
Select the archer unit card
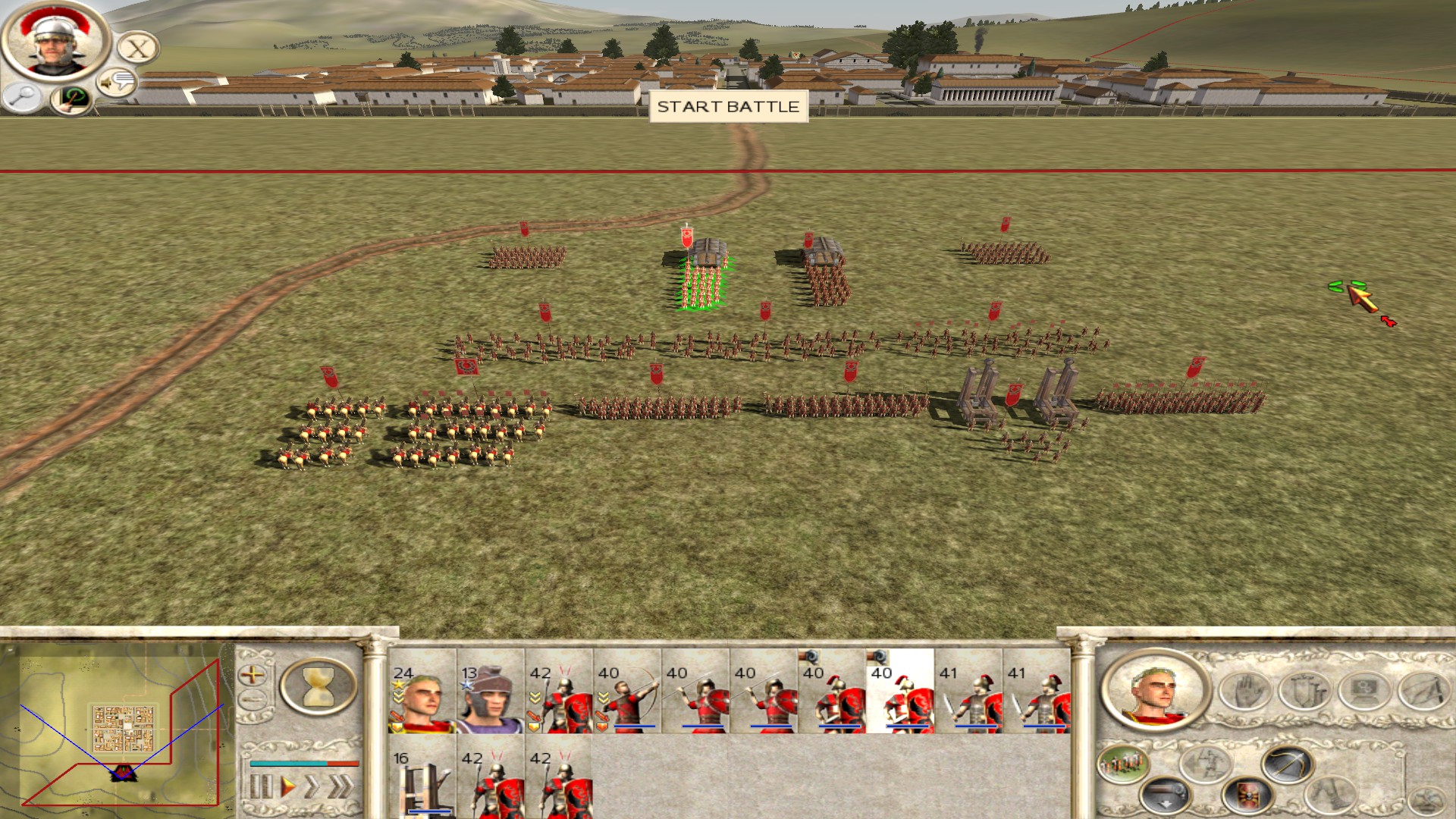[x=626, y=692]
